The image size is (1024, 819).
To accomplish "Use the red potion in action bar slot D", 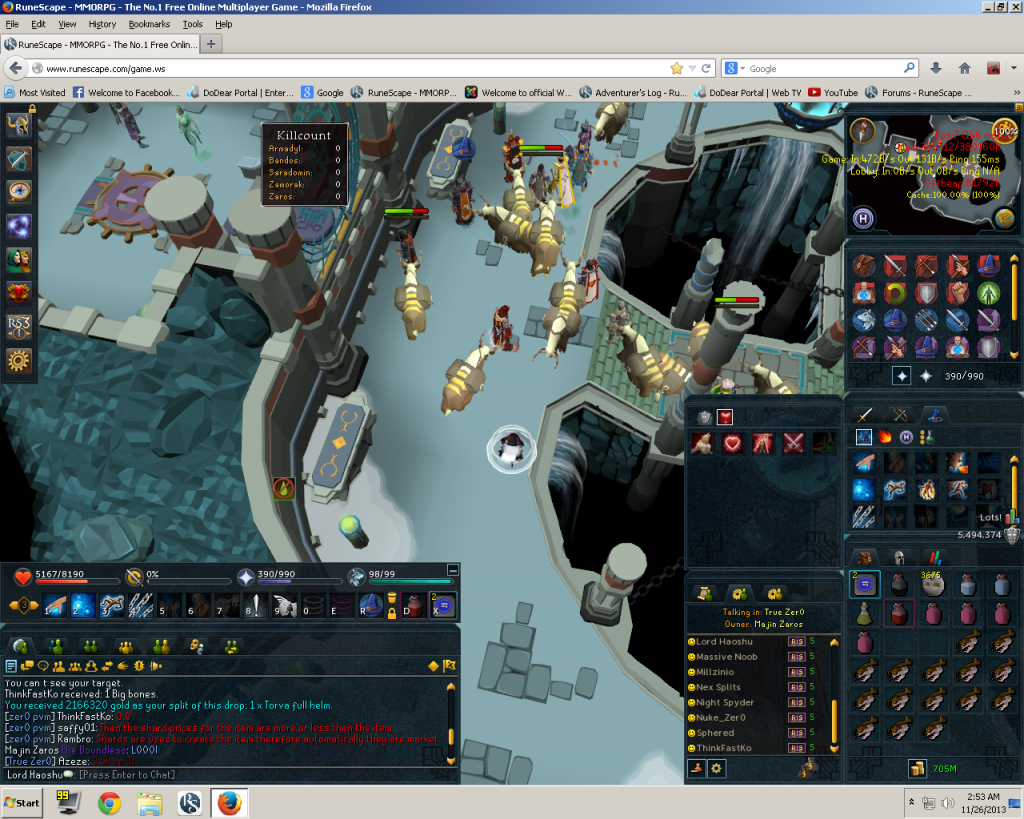I will [x=414, y=605].
